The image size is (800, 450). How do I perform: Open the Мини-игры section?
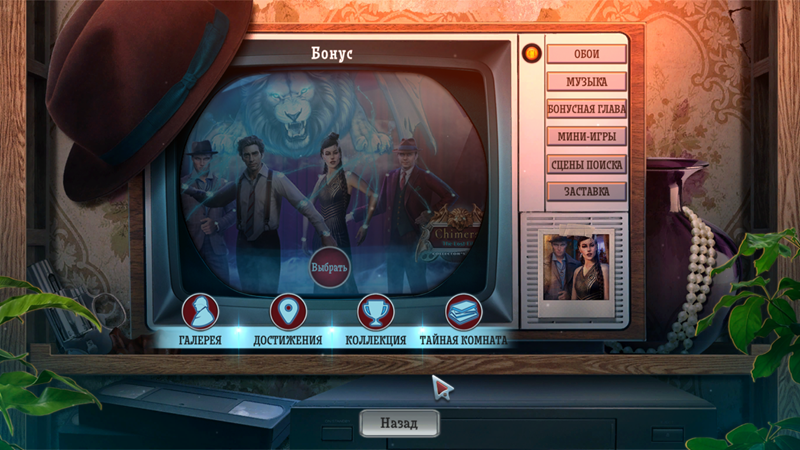coord(587,137)
